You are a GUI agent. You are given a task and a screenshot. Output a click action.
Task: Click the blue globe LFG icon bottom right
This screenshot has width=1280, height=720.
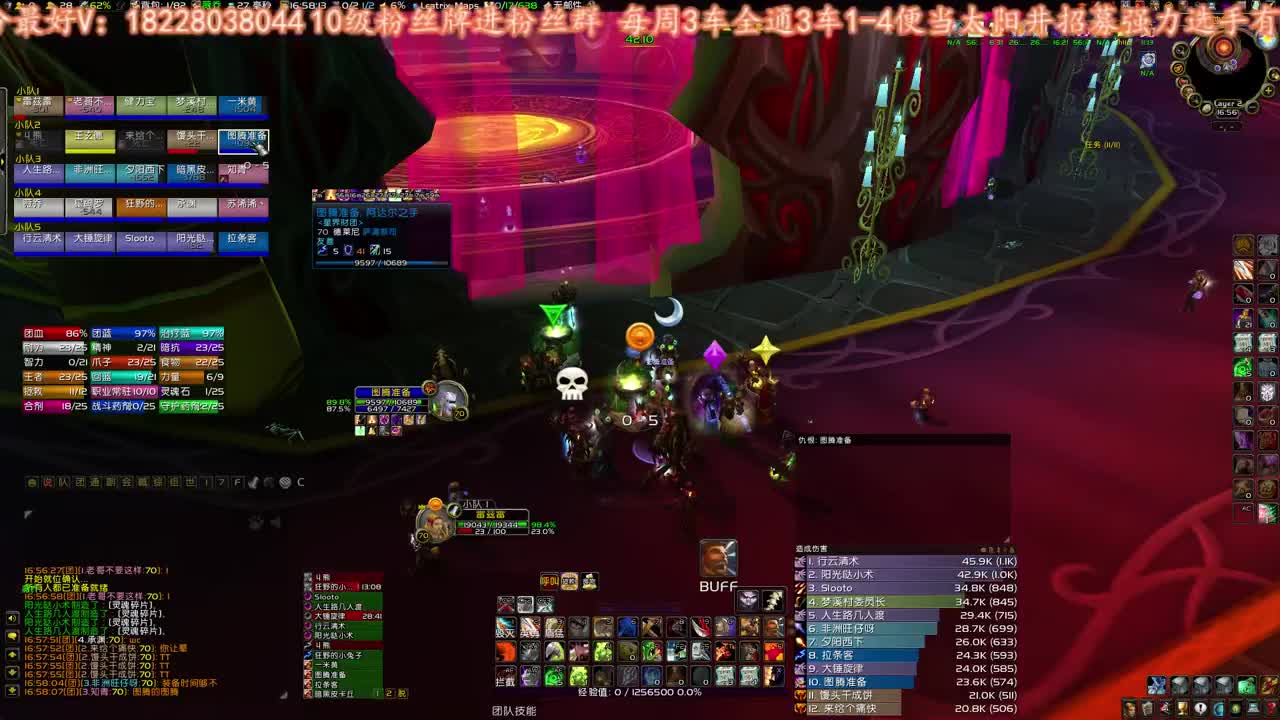pyautogui.click(x=1217, y=708)
